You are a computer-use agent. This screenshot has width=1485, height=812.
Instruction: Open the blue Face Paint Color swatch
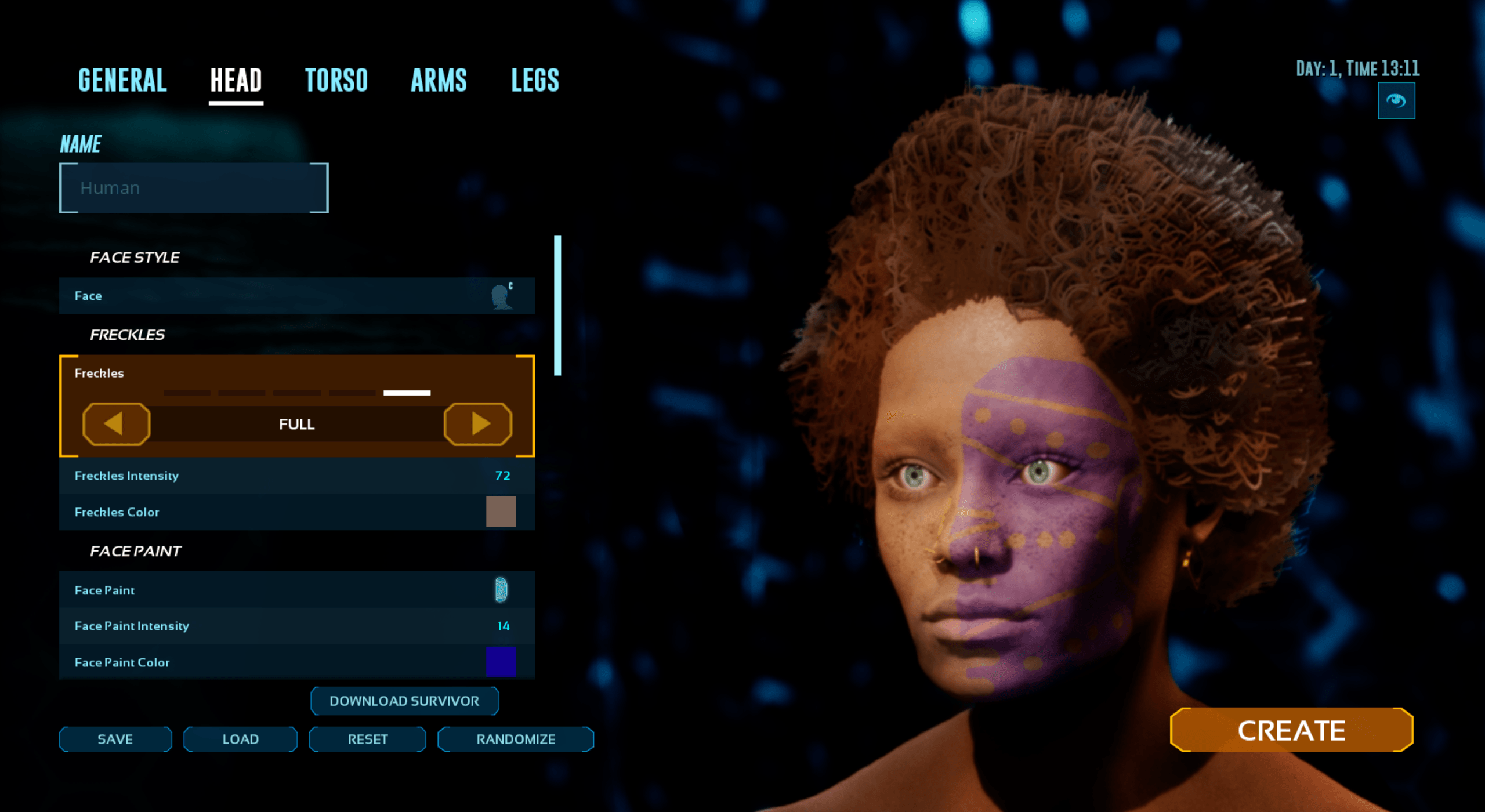tap(501, 662)
